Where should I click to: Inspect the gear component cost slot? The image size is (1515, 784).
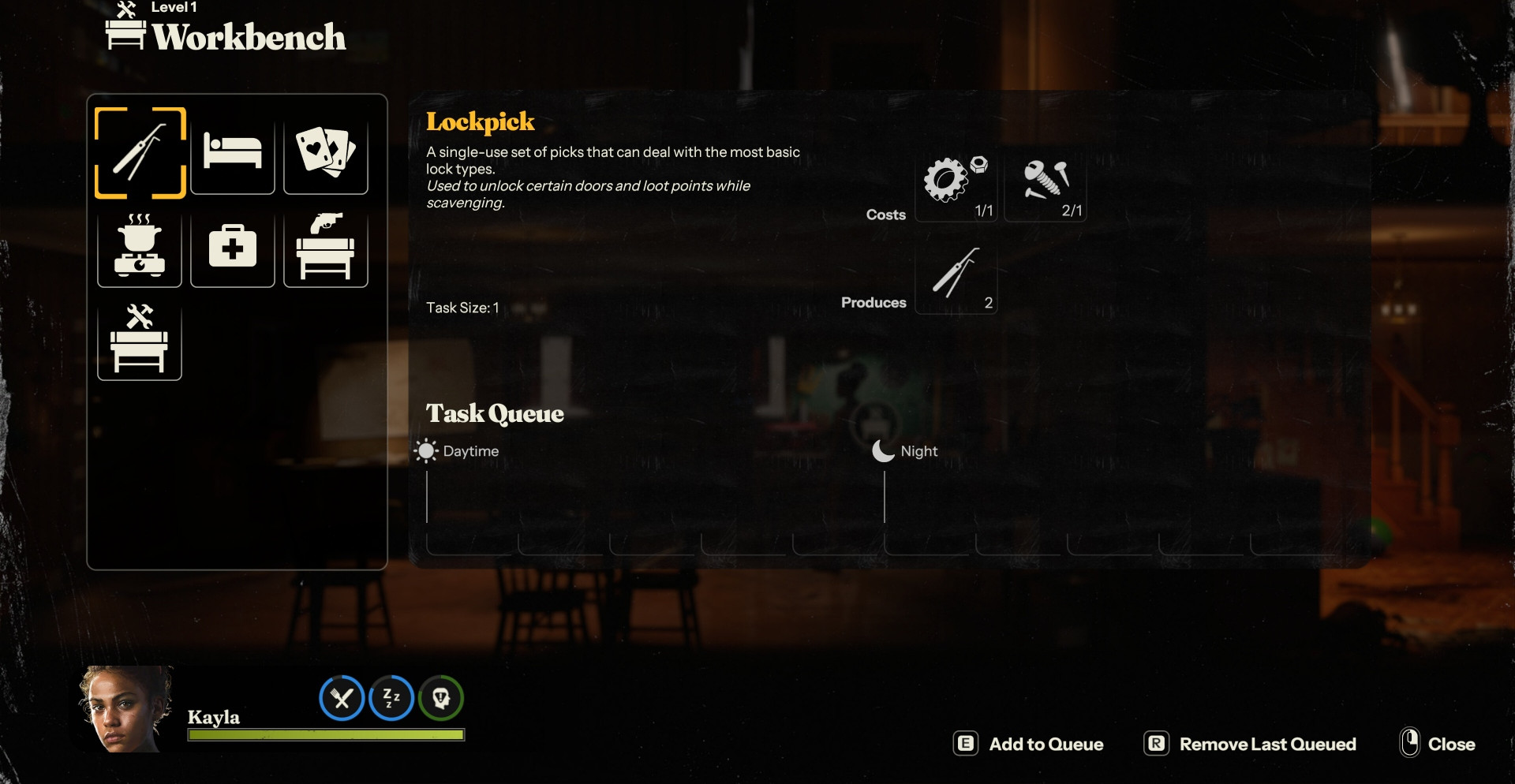tap(956, 183)
